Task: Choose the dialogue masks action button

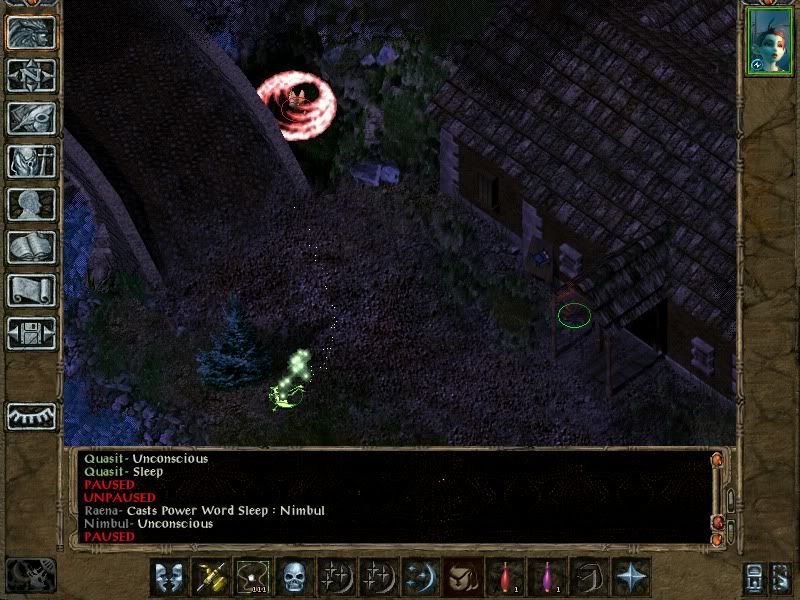Action: coord(167,577)
